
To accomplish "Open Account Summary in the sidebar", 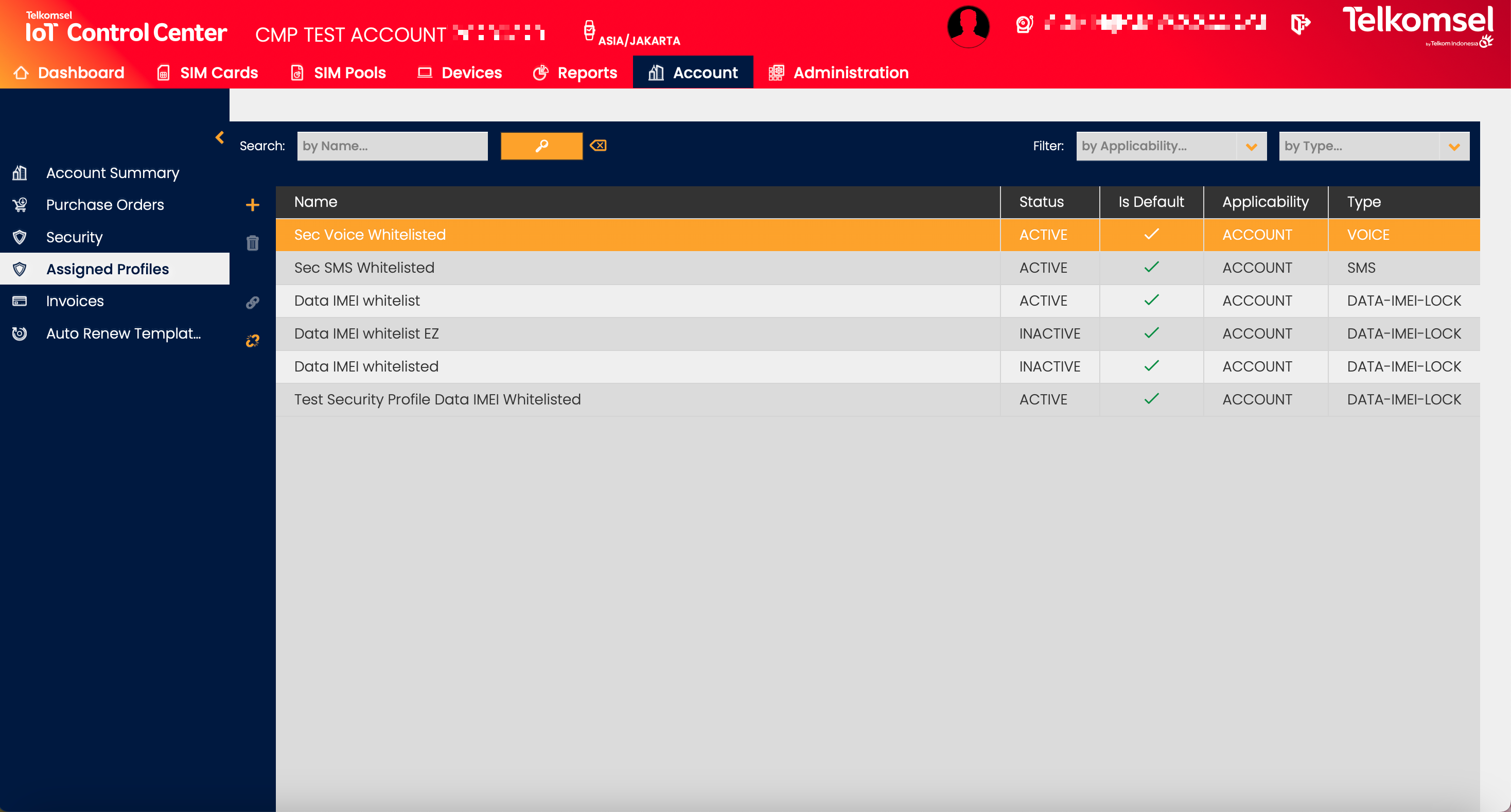I will [x=113, y=173].
